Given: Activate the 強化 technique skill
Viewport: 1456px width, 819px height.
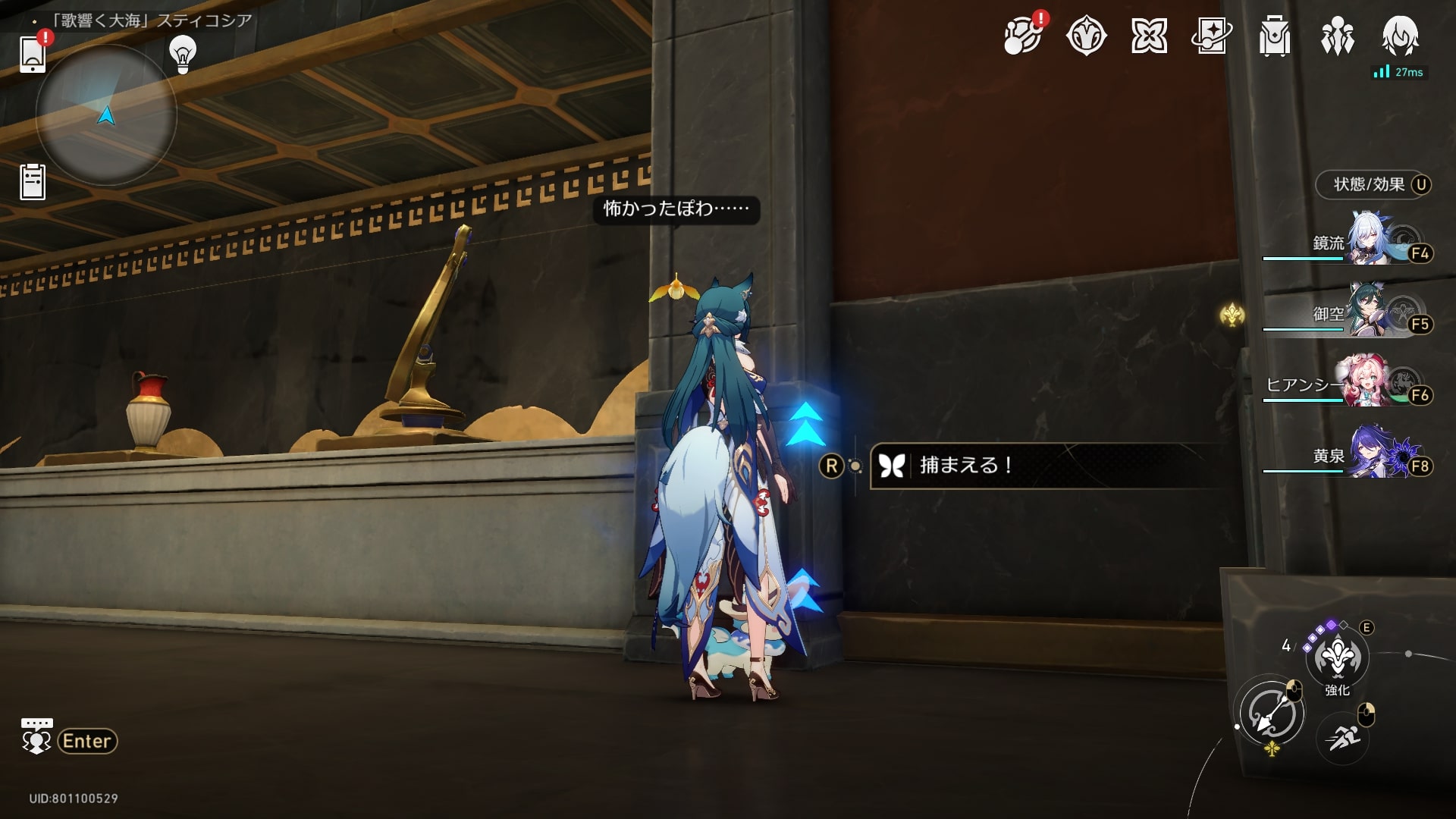Looking at the screenshot, I should (x=1337, y=657).
